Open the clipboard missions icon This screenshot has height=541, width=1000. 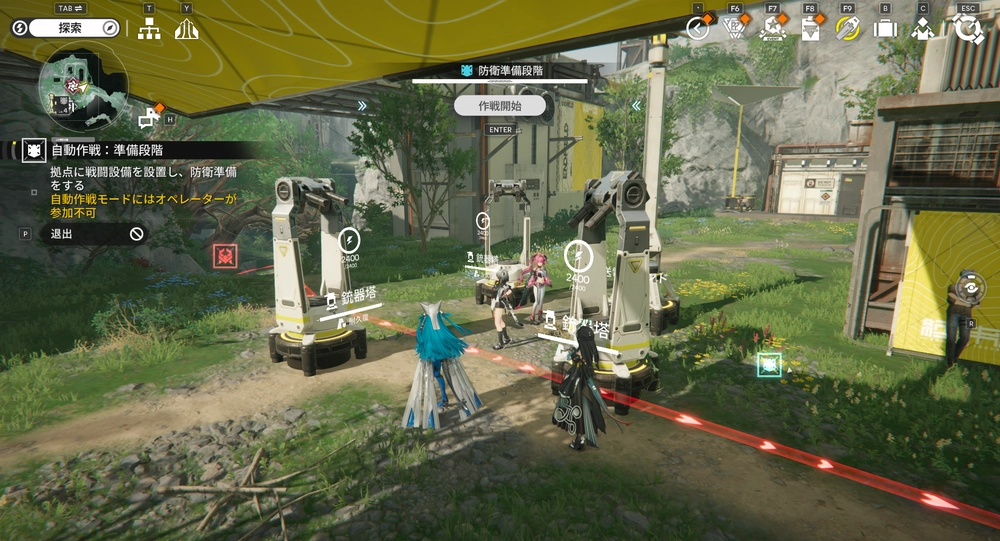pyautogui.click(x=810, y=29)
